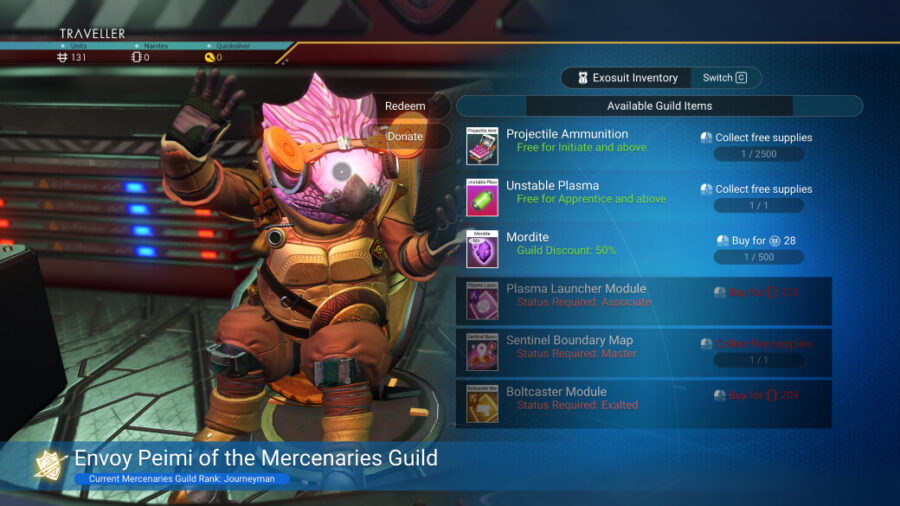Collect free Unstable Plasma supplies
This screenshot has width=900, height=506.
click(x=757, y=189)
